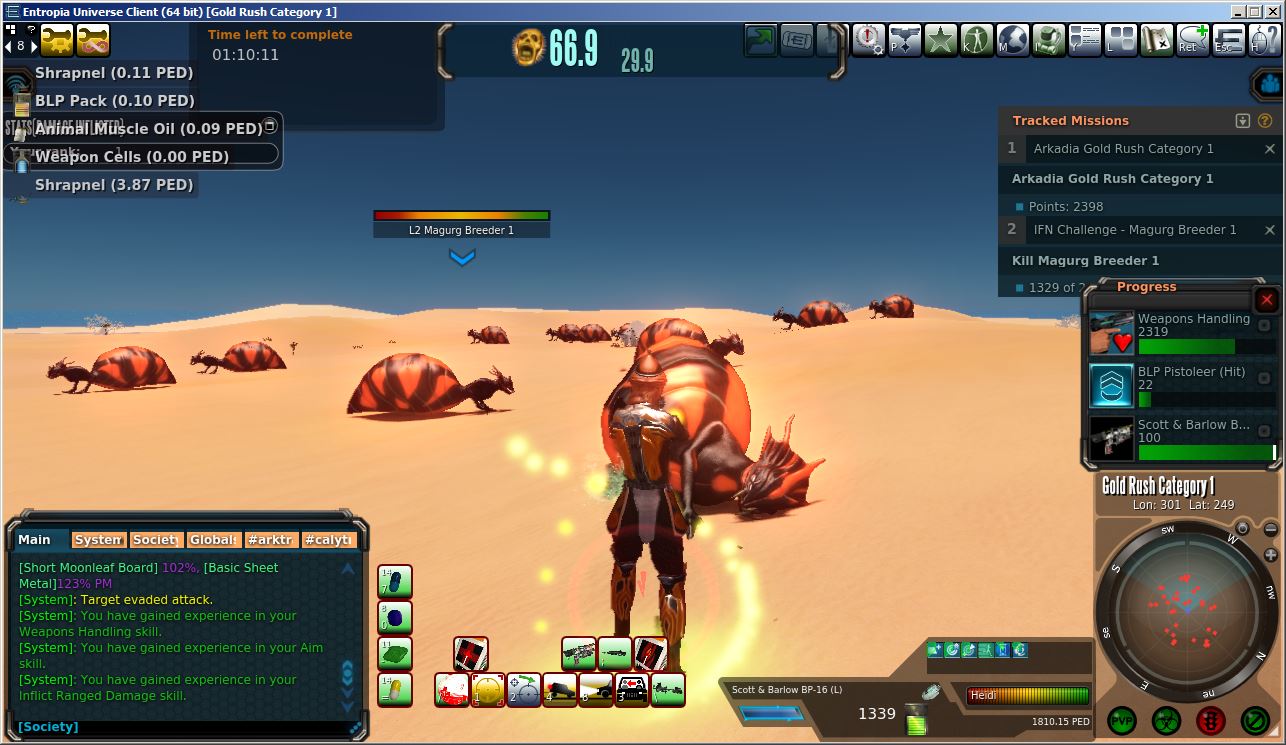Close the Progress panel
This screenshot has height=745, width=1286.
pos(1266,300)
